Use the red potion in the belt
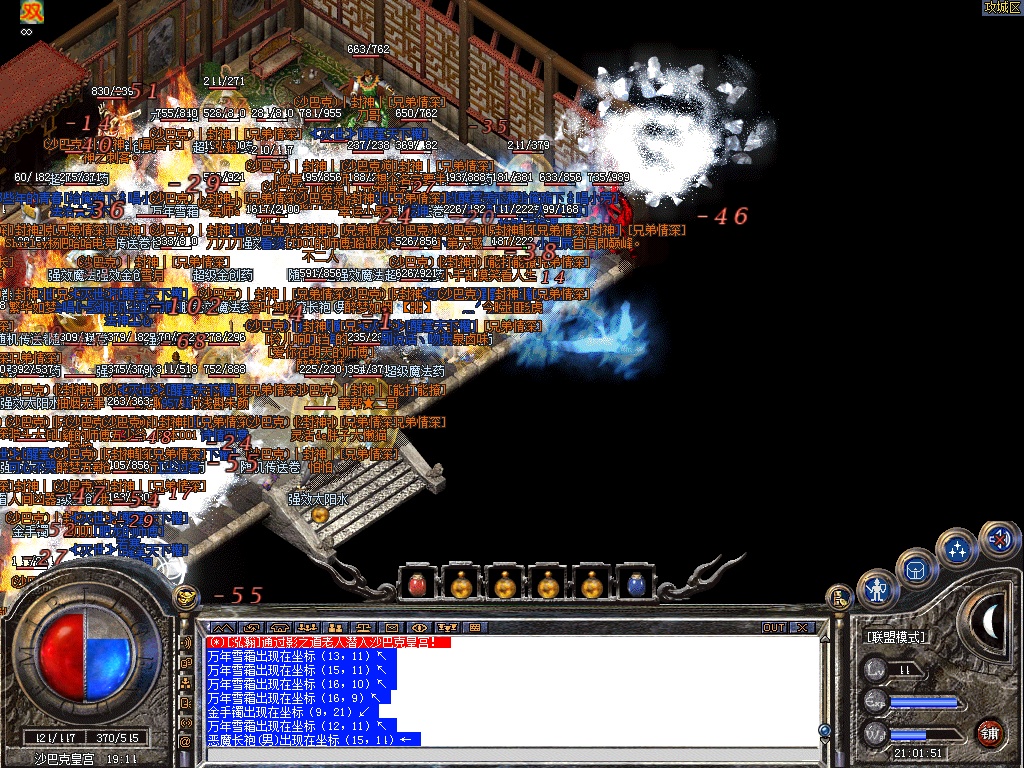 point(416,584)
